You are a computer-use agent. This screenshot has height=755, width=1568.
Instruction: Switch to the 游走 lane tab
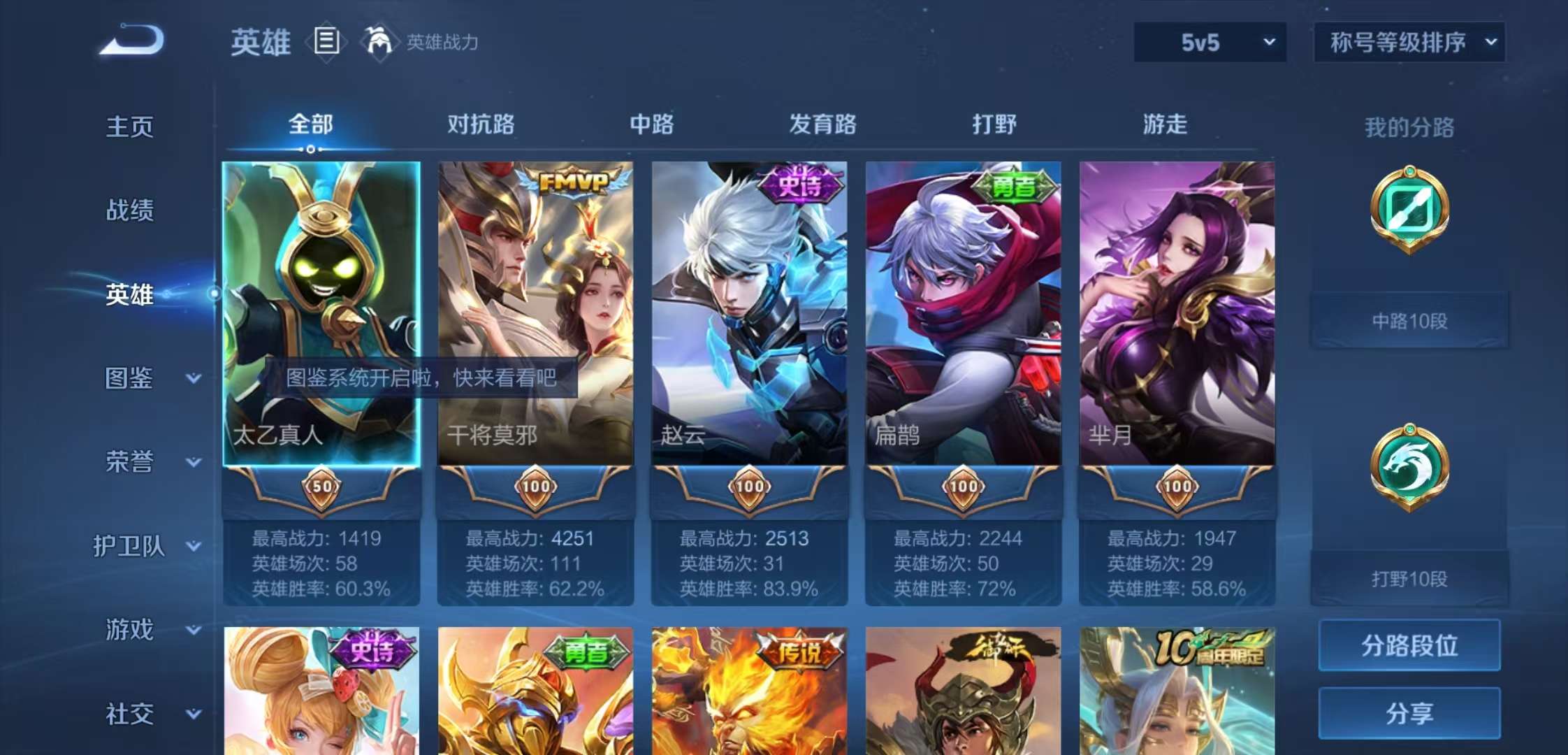click(1164, 124)
